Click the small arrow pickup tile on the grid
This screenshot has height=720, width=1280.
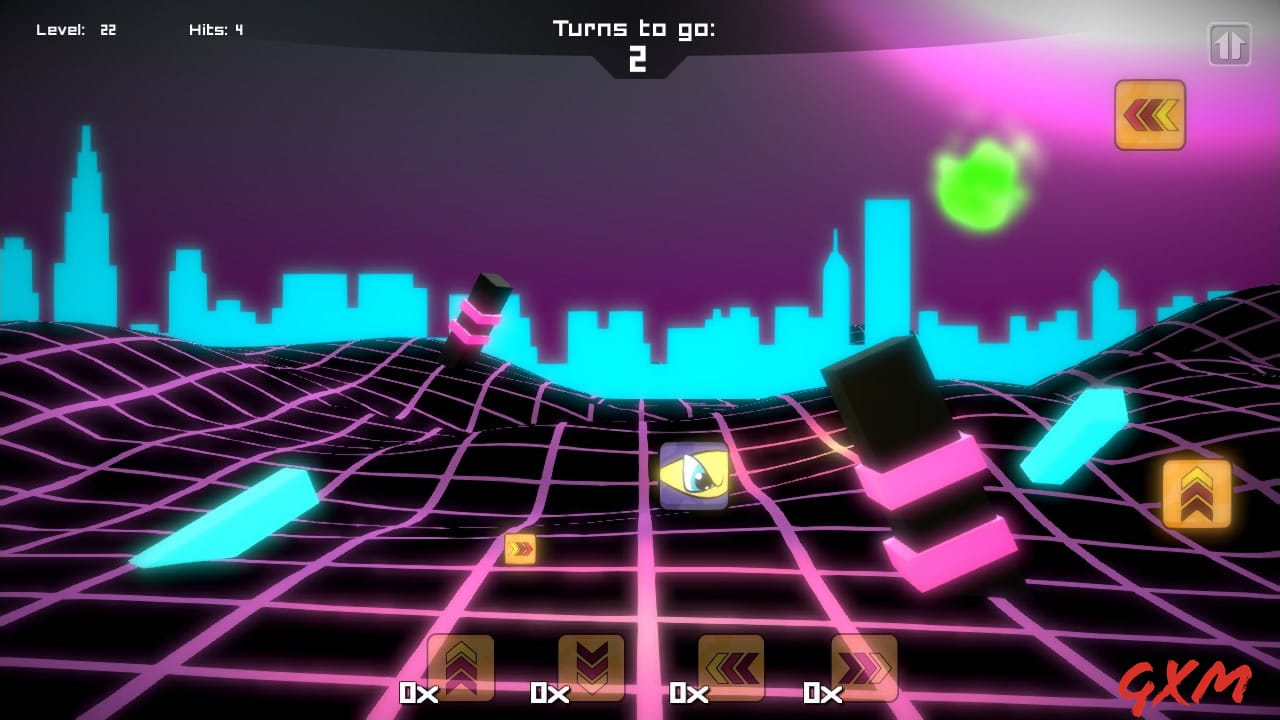(x=519, y=551)
